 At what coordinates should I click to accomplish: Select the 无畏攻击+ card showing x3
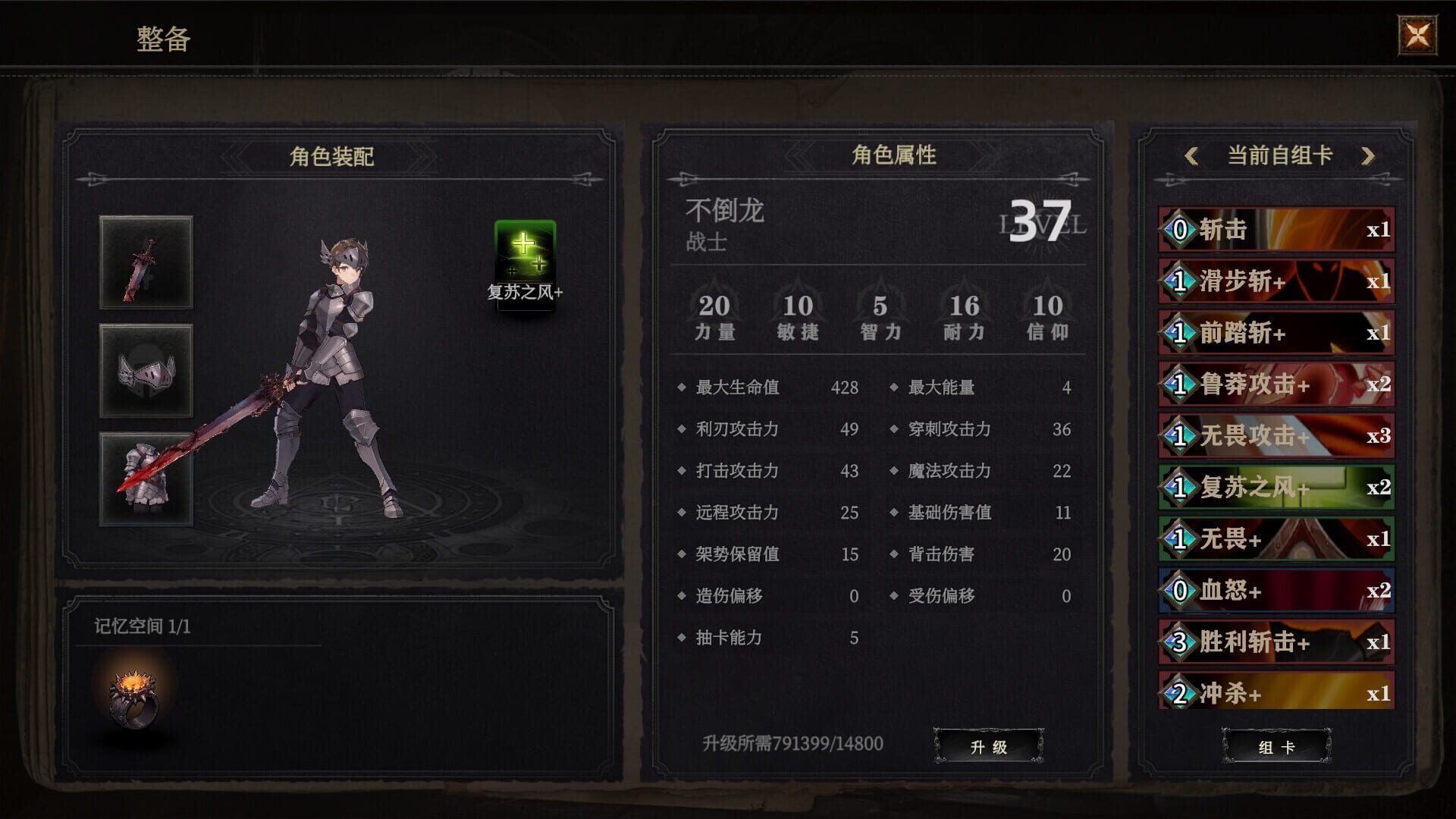[x=1276, y=437]
